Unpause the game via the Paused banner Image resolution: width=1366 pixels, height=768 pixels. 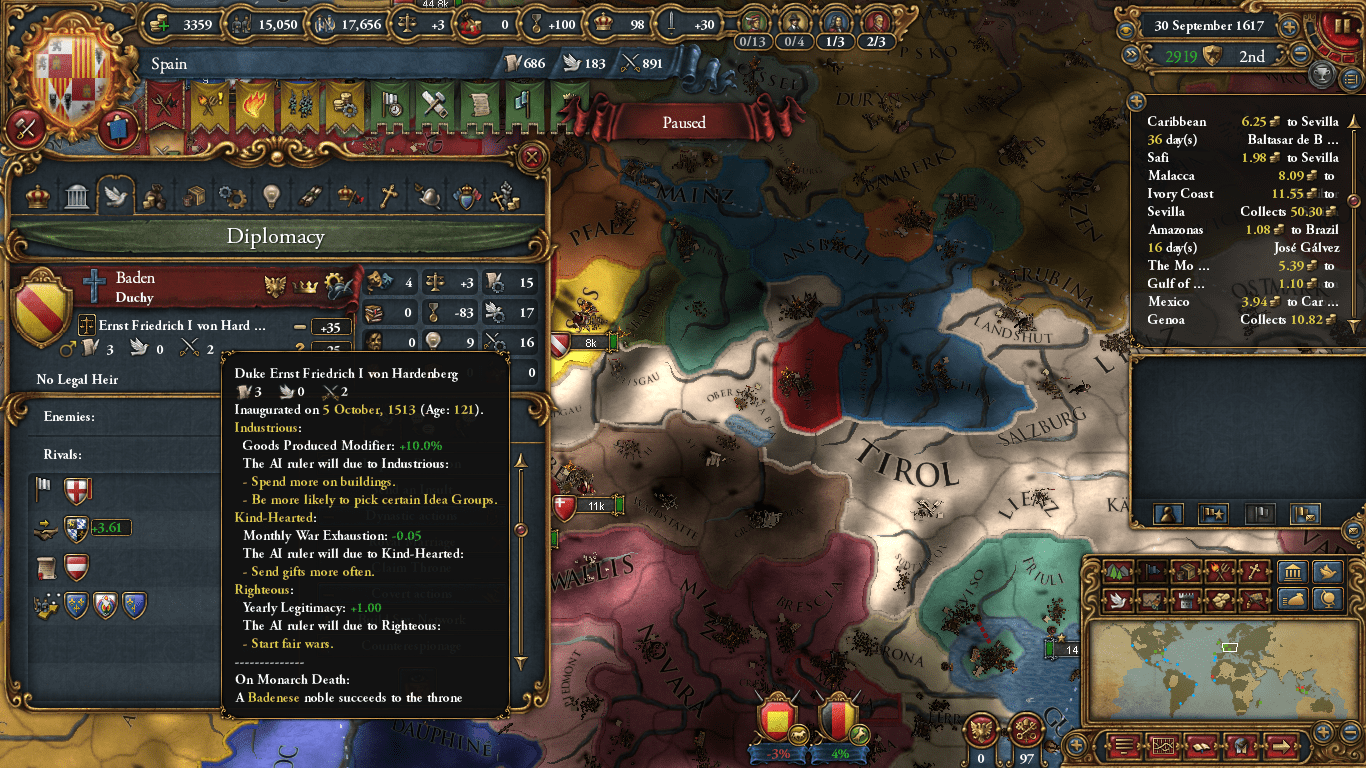tap(683, 122)
